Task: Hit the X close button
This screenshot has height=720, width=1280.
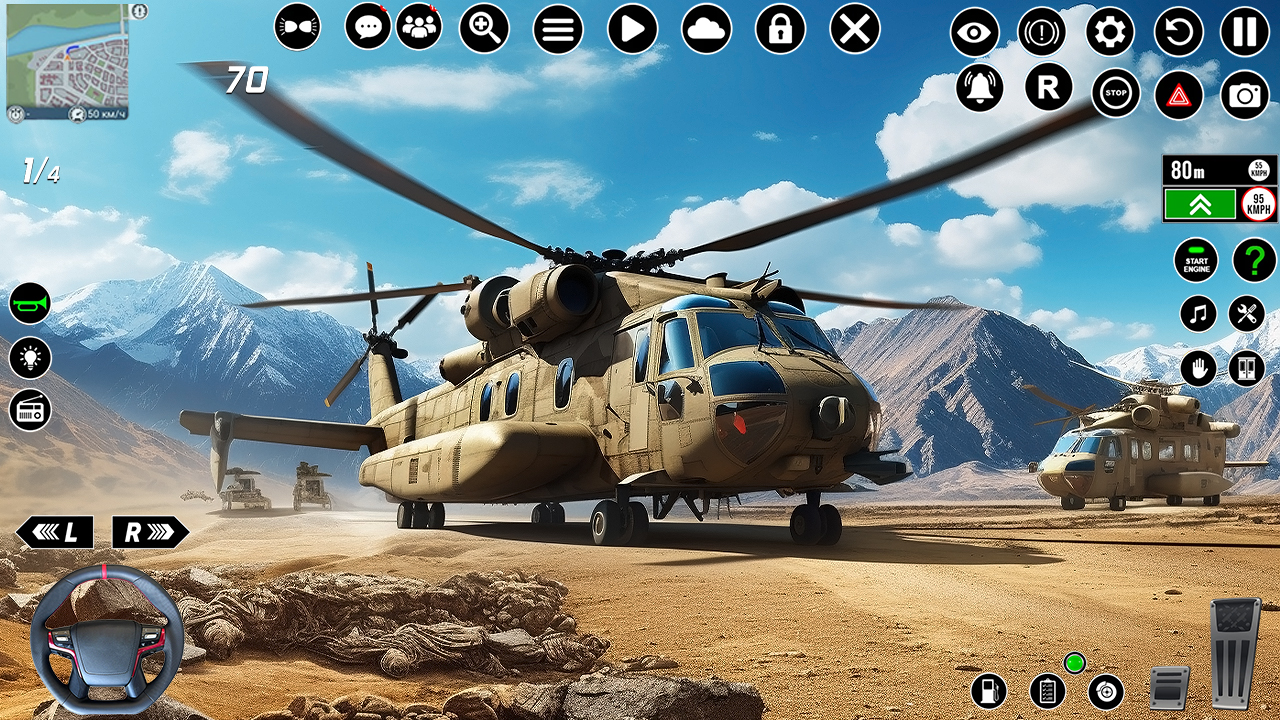Action: 854,29
